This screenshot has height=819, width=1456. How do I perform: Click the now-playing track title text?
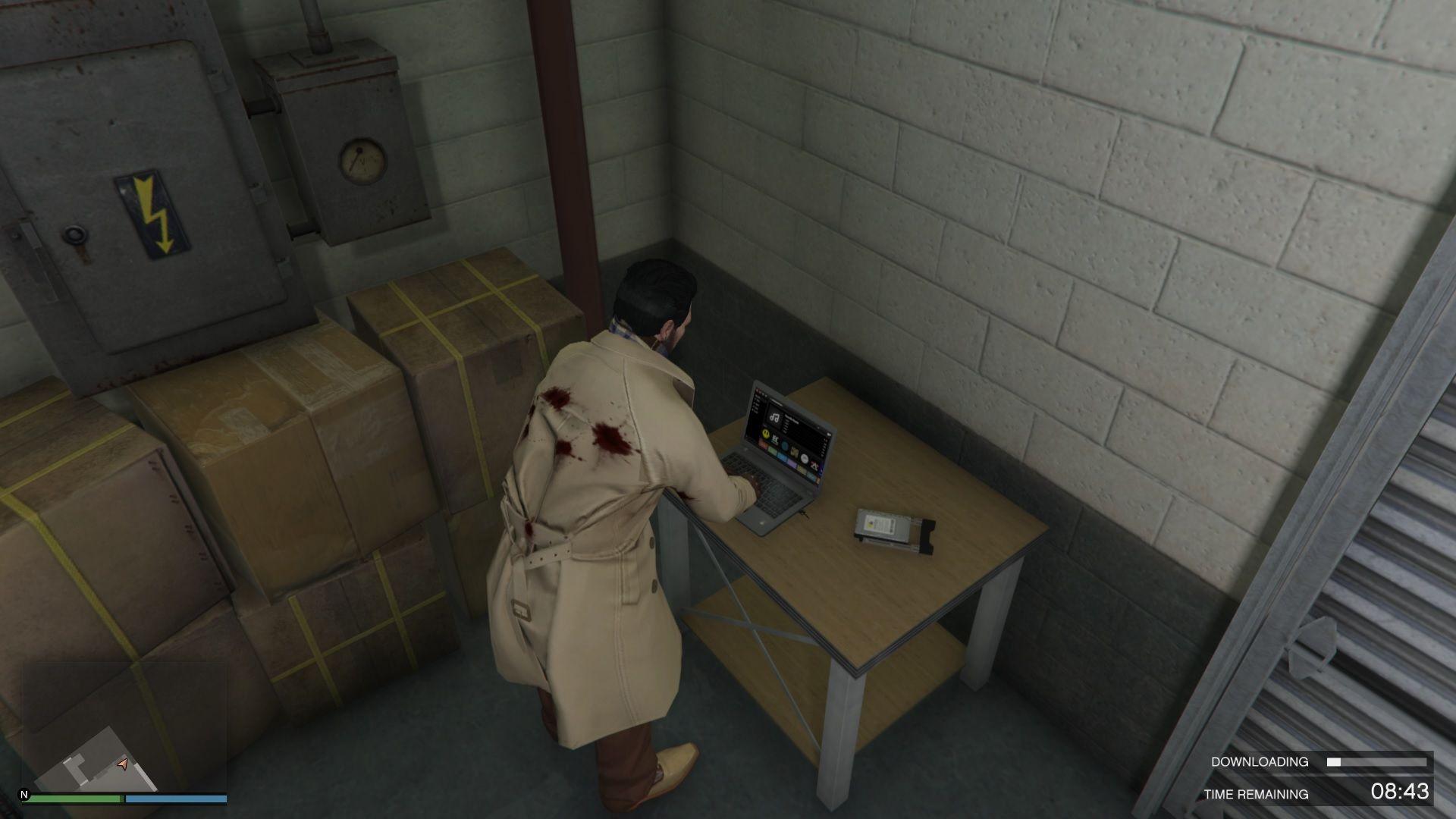pyautogui.click(x=792, y=417)
